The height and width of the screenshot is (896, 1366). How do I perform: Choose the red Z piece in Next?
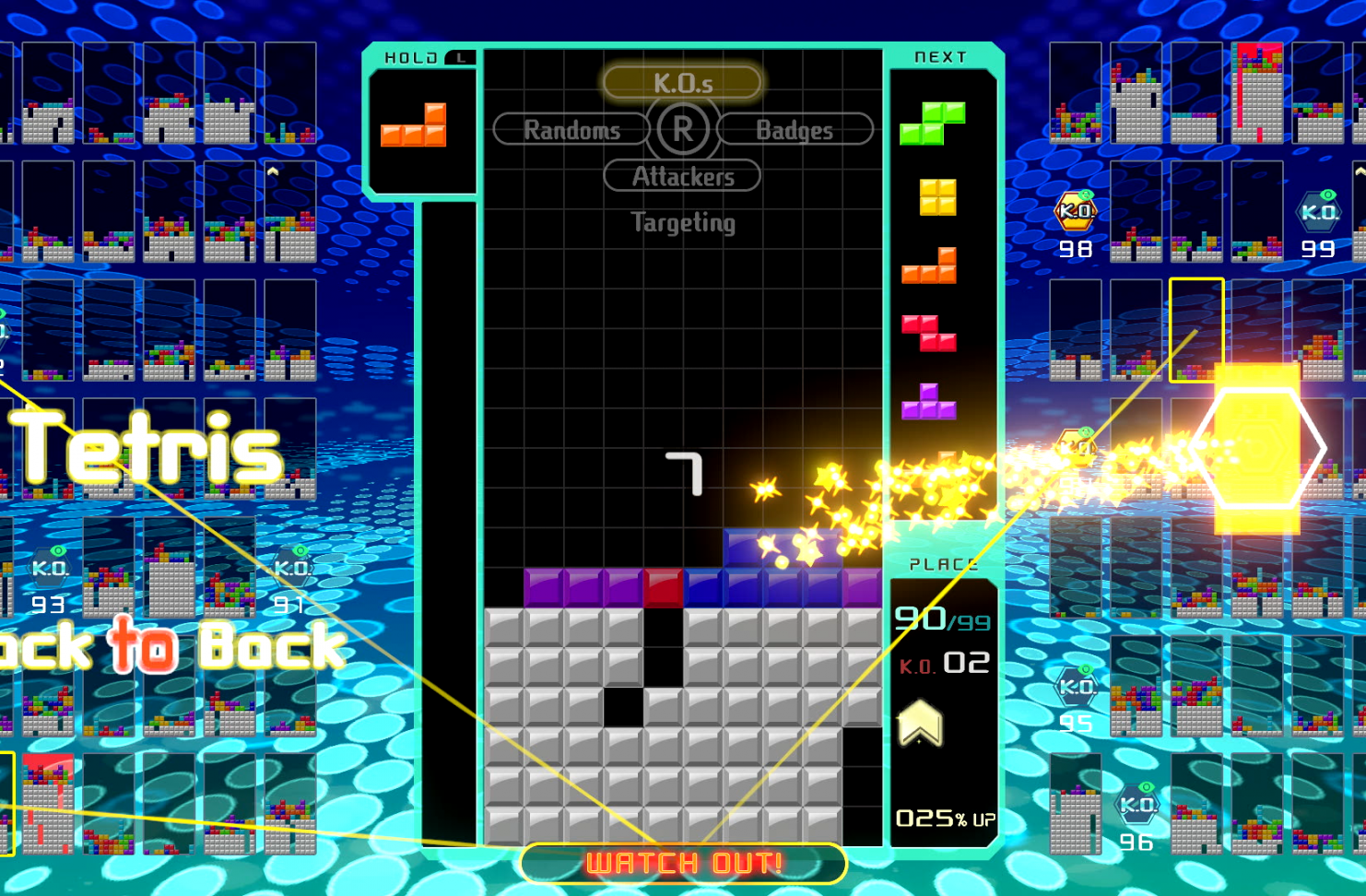click(x=929, y=333)
